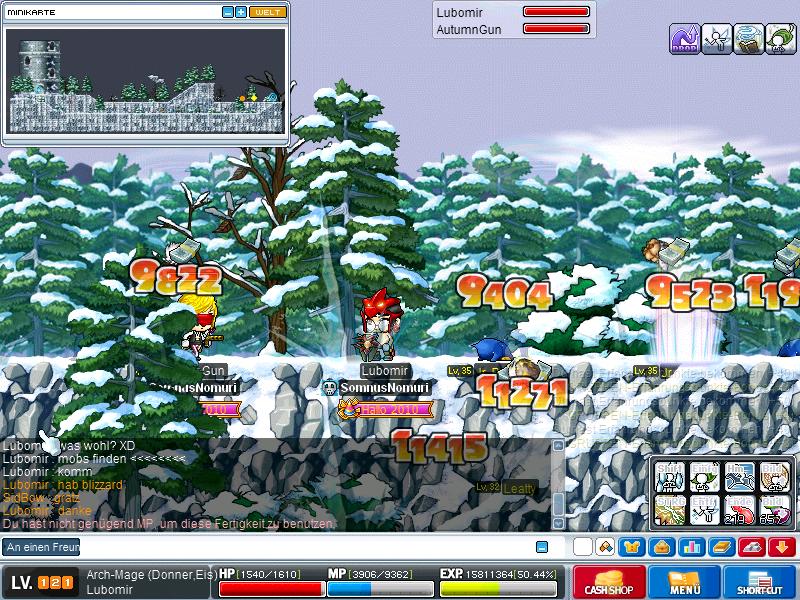The image size is (800, 600).
Task: Open the world map with Welt button
Action: (x=267, y=12)
